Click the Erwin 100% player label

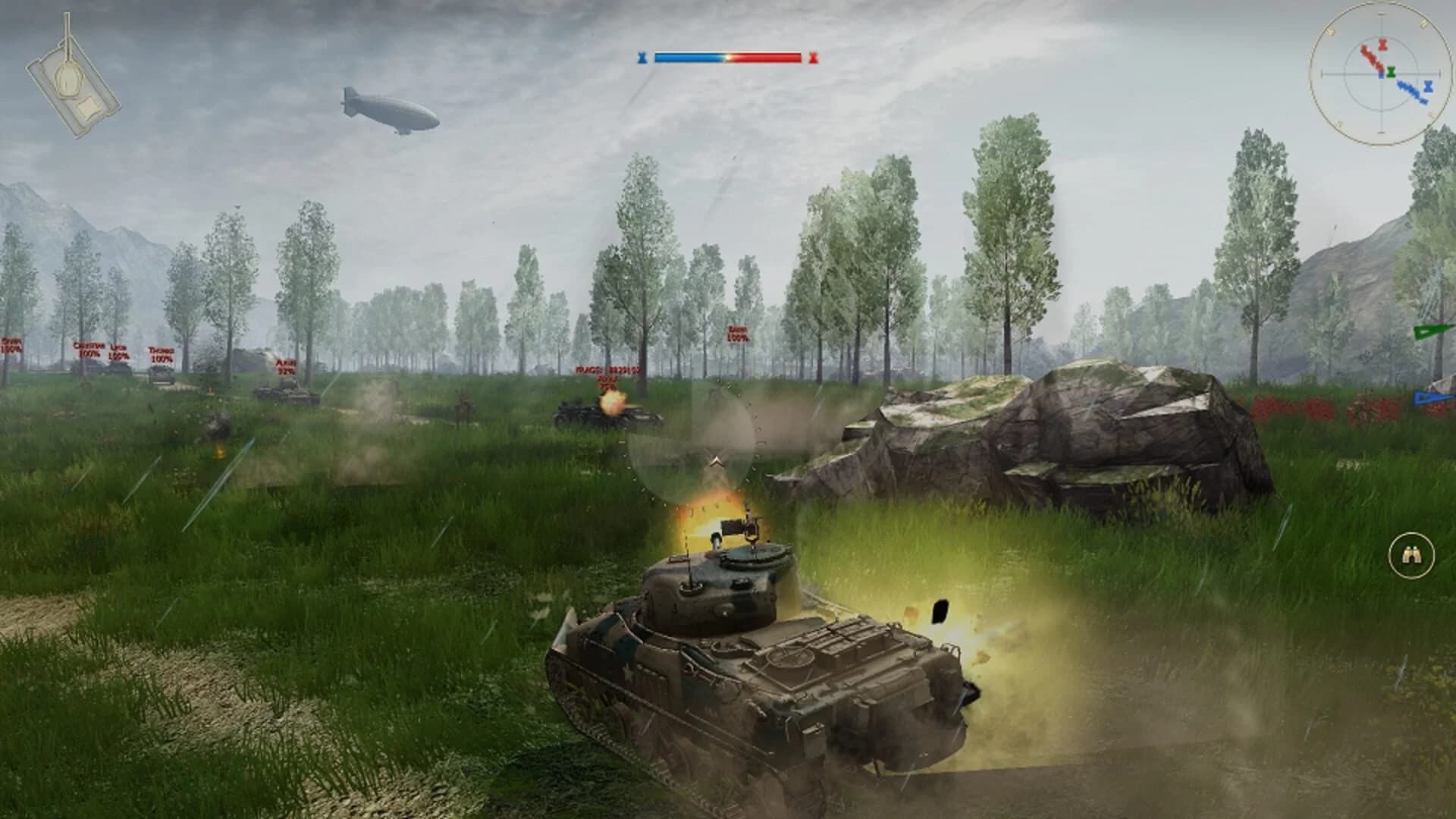[11, 344]
